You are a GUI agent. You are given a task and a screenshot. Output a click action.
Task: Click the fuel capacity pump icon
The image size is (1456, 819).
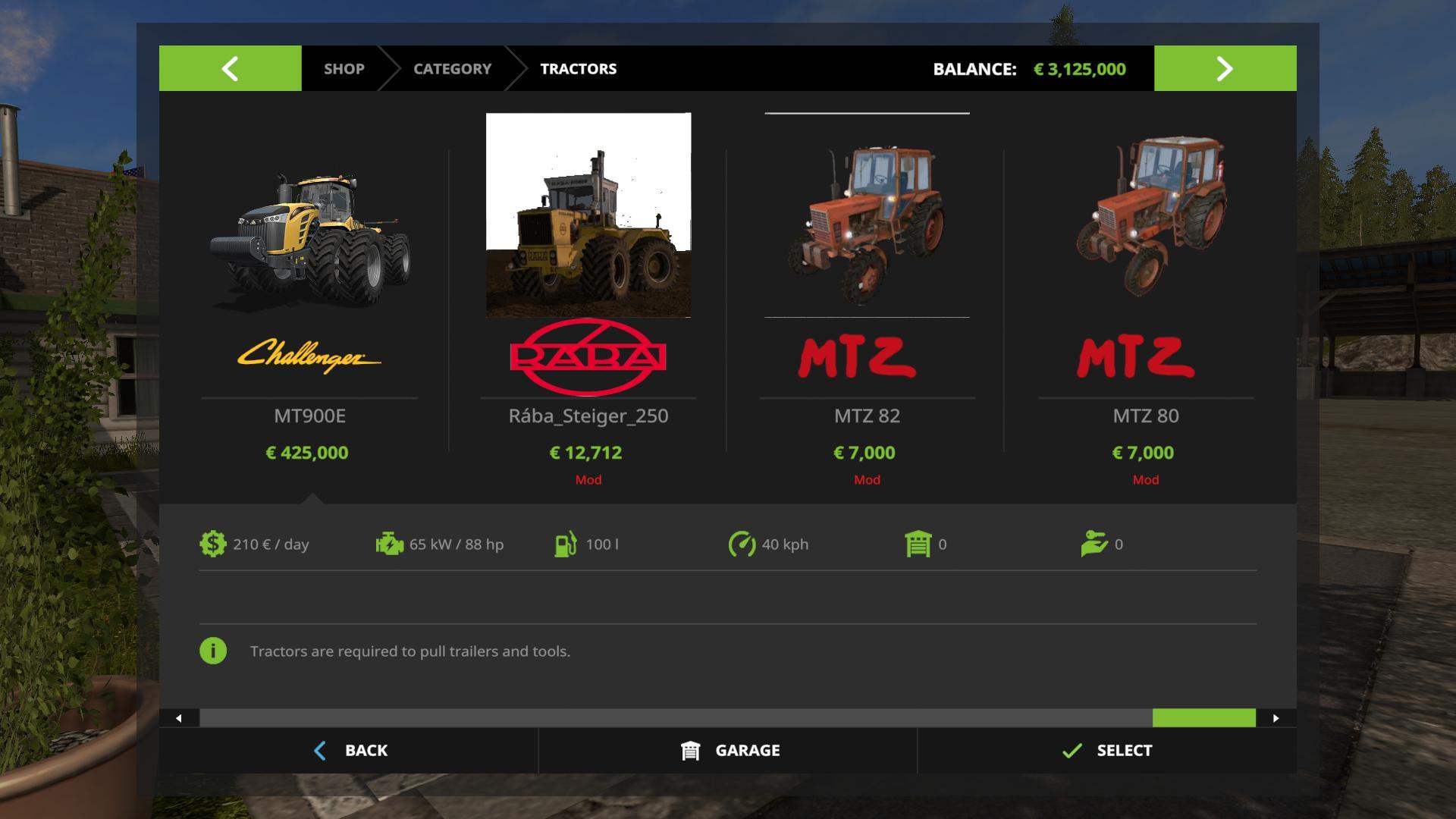tap(566, 544)
